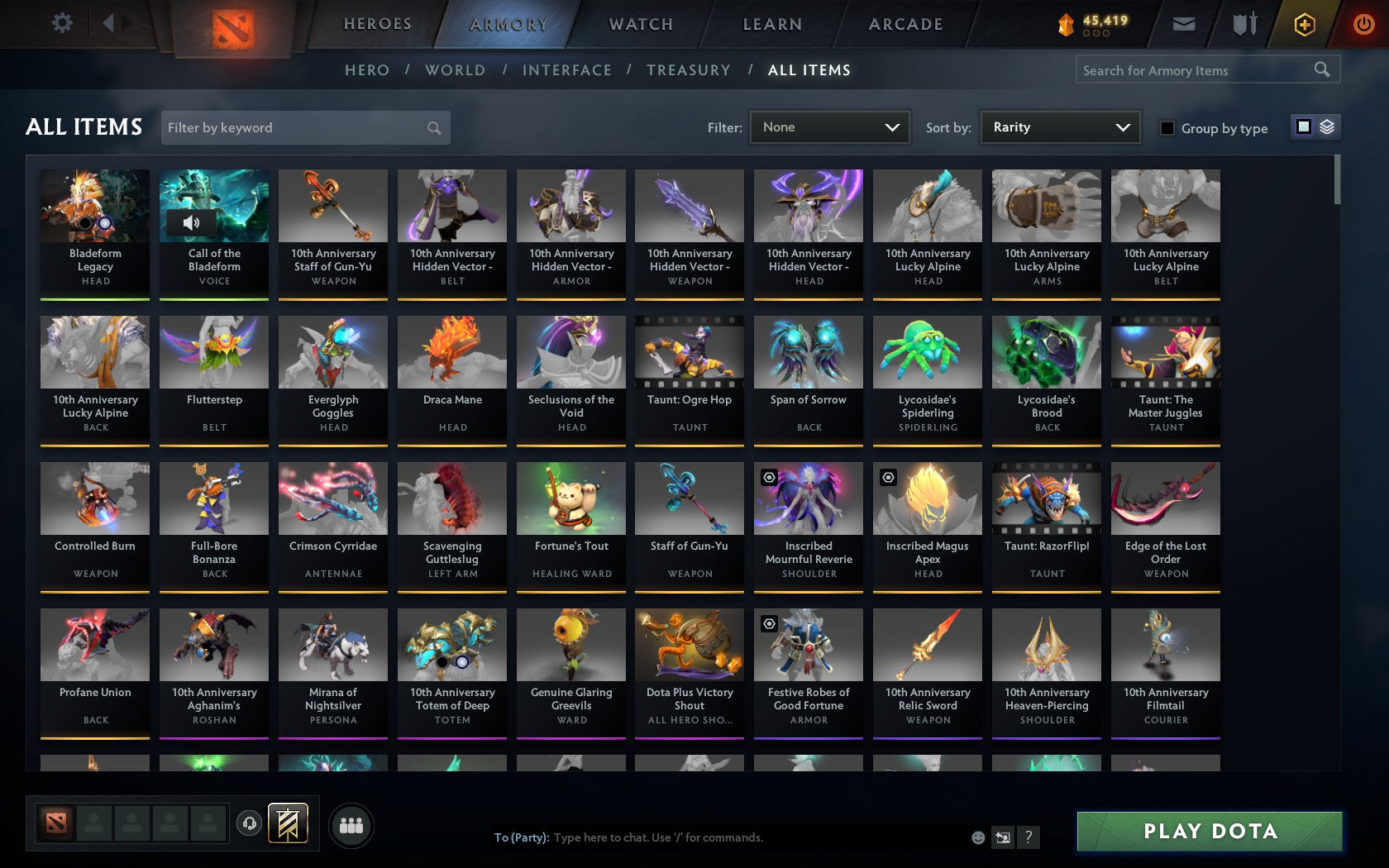The image size is (1389, 868).
Task: Open your mail notifications inbox
Action: pyautogui.click(x=1184, y=24)
